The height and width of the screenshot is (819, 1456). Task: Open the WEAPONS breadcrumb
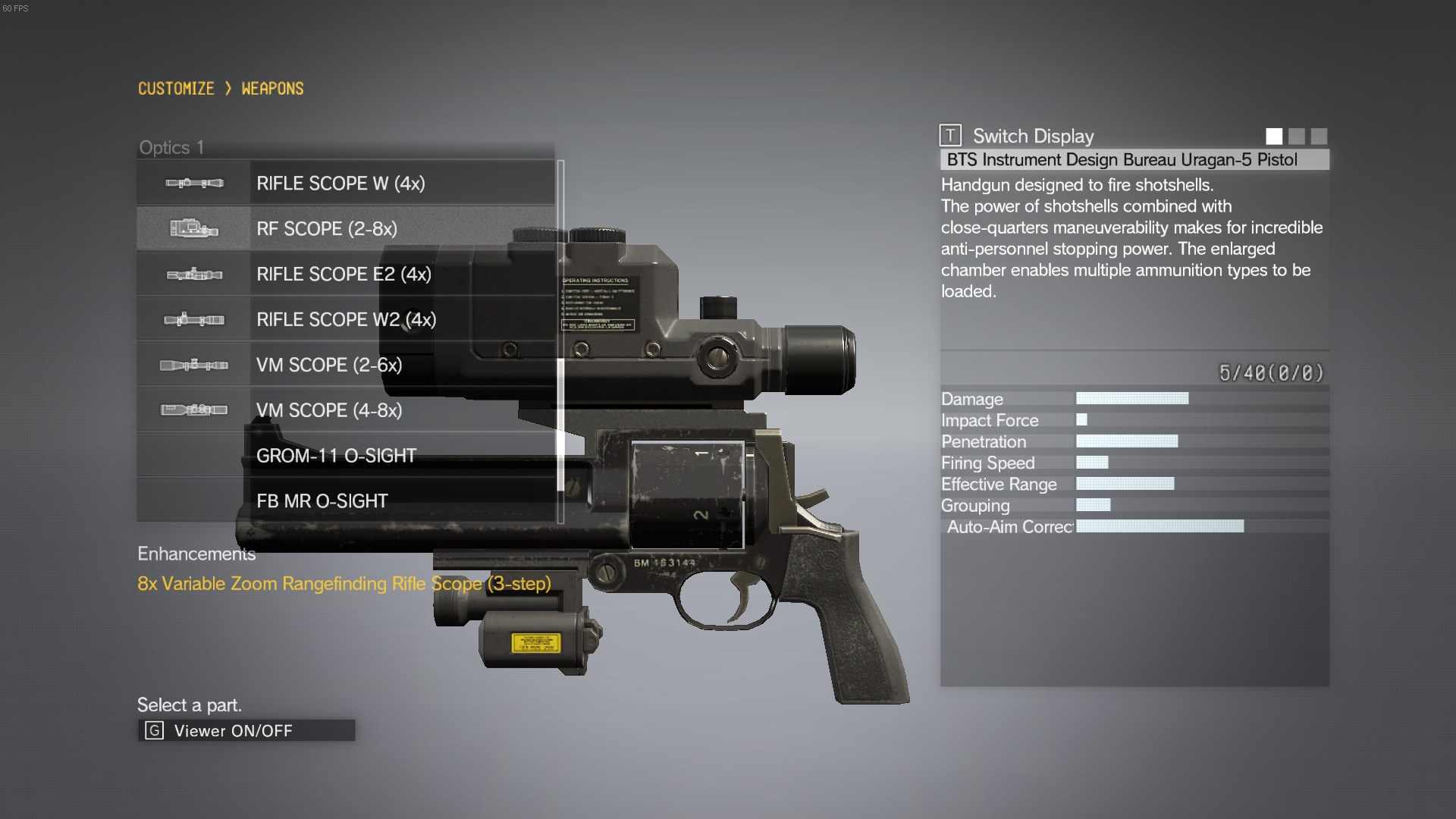(x=272, y=89)
